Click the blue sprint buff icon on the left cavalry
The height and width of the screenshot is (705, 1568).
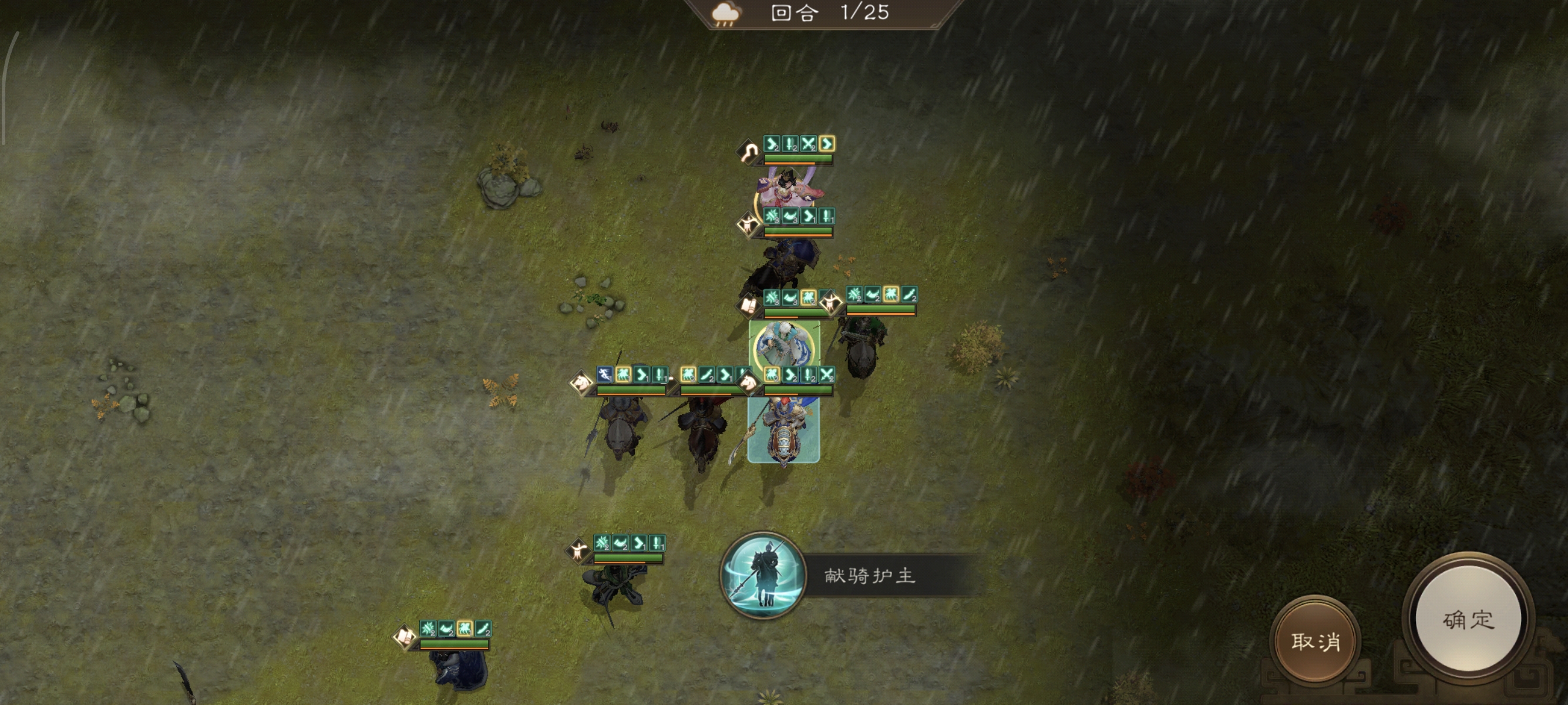(604, 374)
